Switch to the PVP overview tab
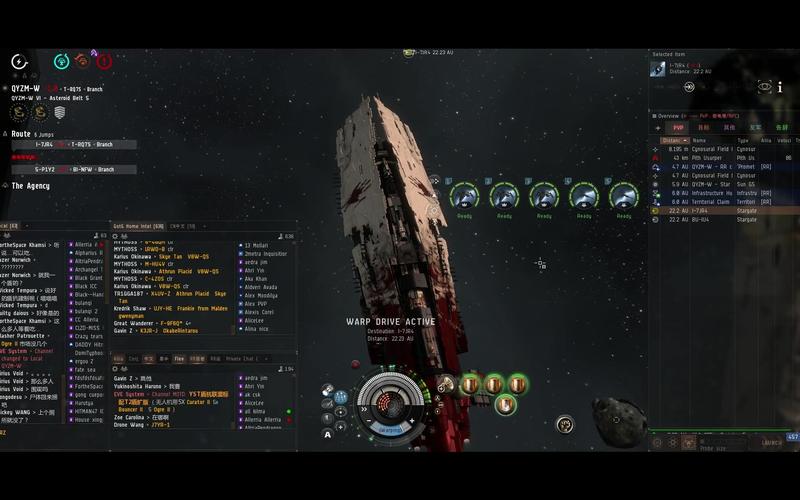The image size is (800, 500). [678, 128]
